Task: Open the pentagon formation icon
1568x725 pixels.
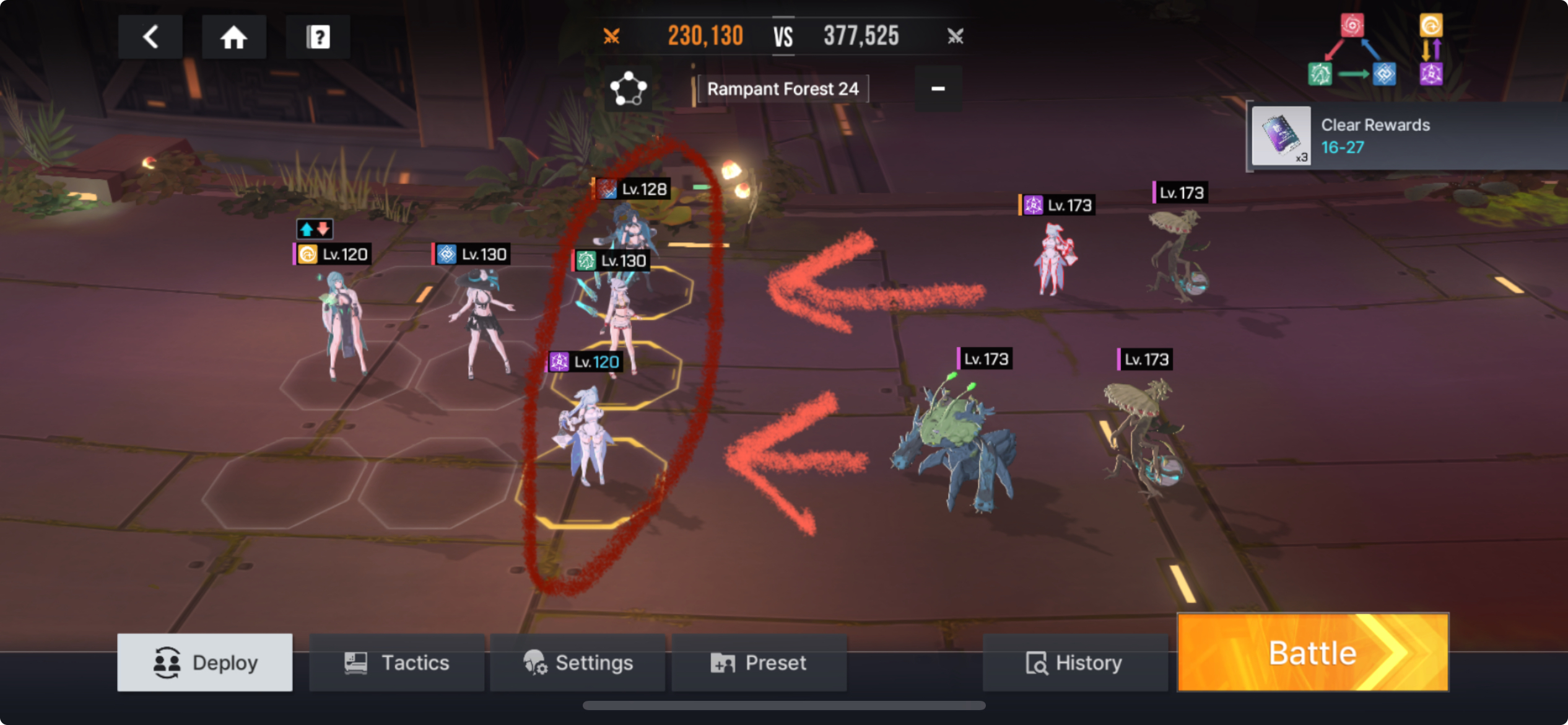Action: coord(628,89)
